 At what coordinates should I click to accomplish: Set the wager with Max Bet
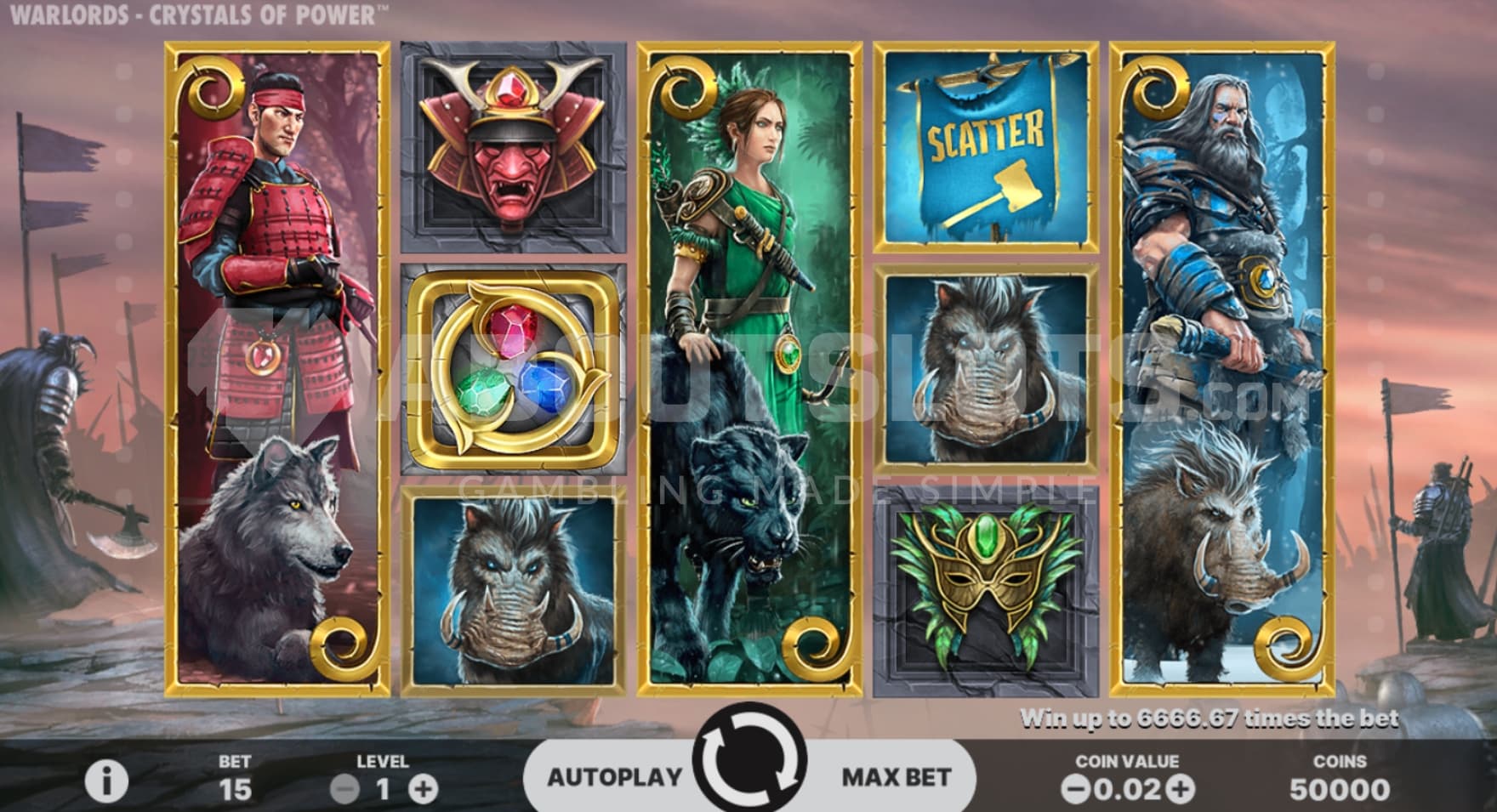click(896, 776)
